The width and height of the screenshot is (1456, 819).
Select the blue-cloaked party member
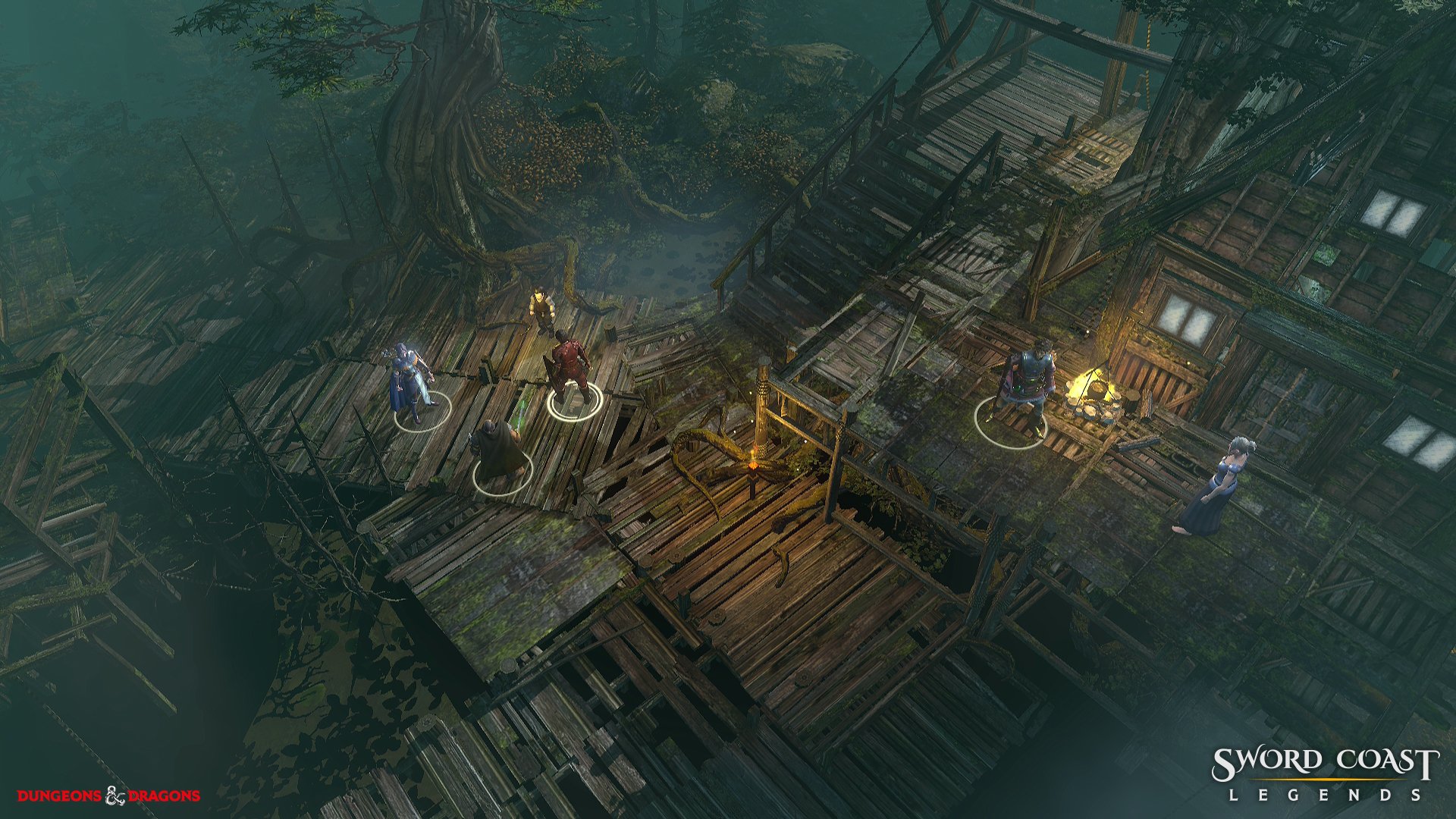click(410, 384)
